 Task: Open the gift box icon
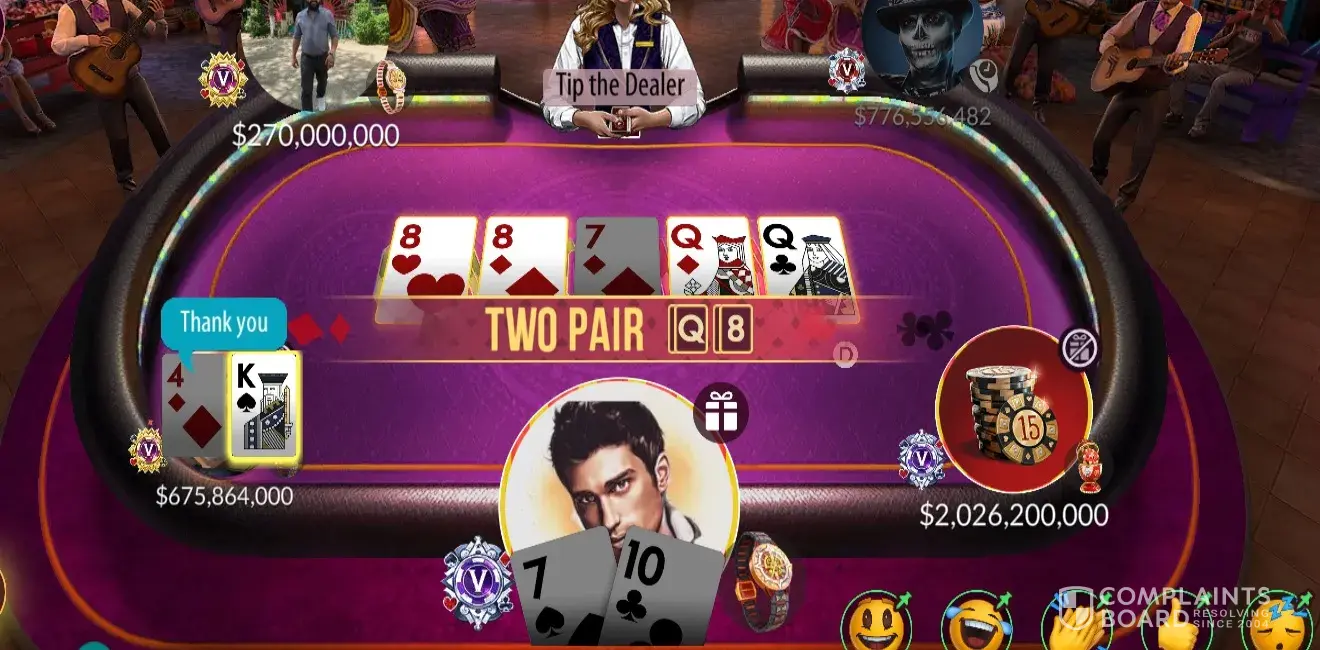720,413
